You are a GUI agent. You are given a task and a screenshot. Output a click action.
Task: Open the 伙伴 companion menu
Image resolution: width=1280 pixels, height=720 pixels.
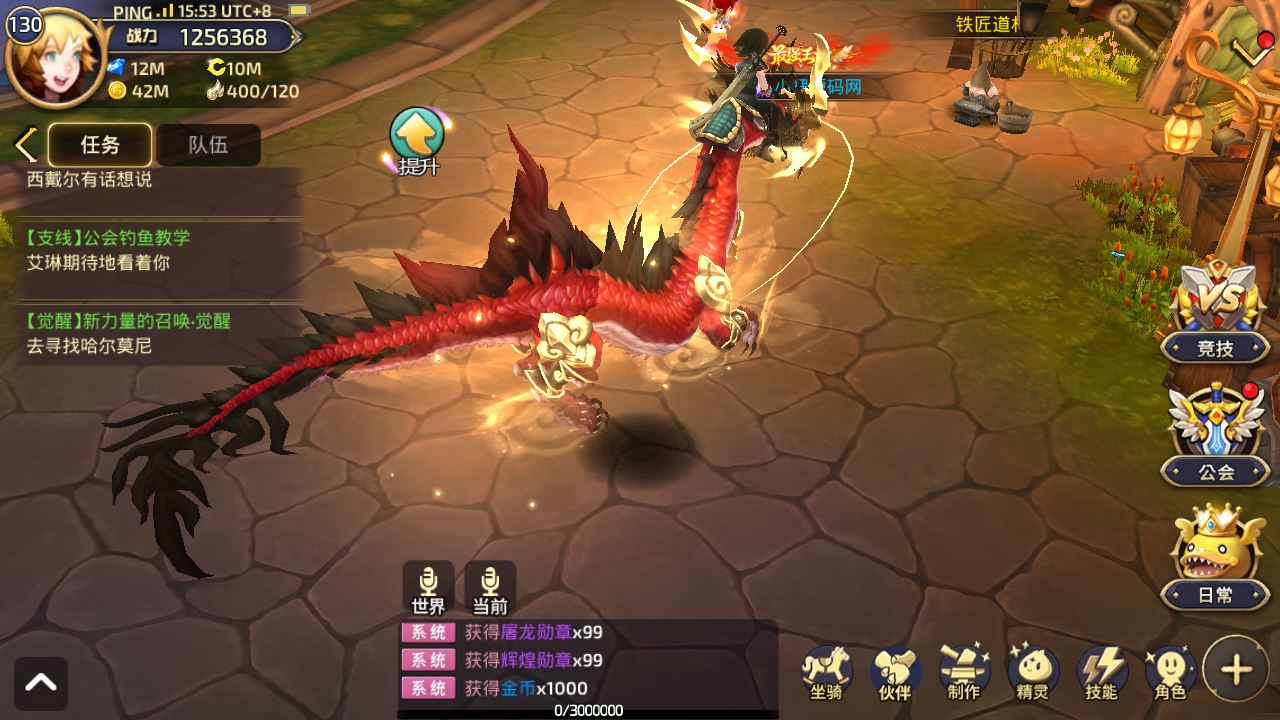[x=895, y=671]
